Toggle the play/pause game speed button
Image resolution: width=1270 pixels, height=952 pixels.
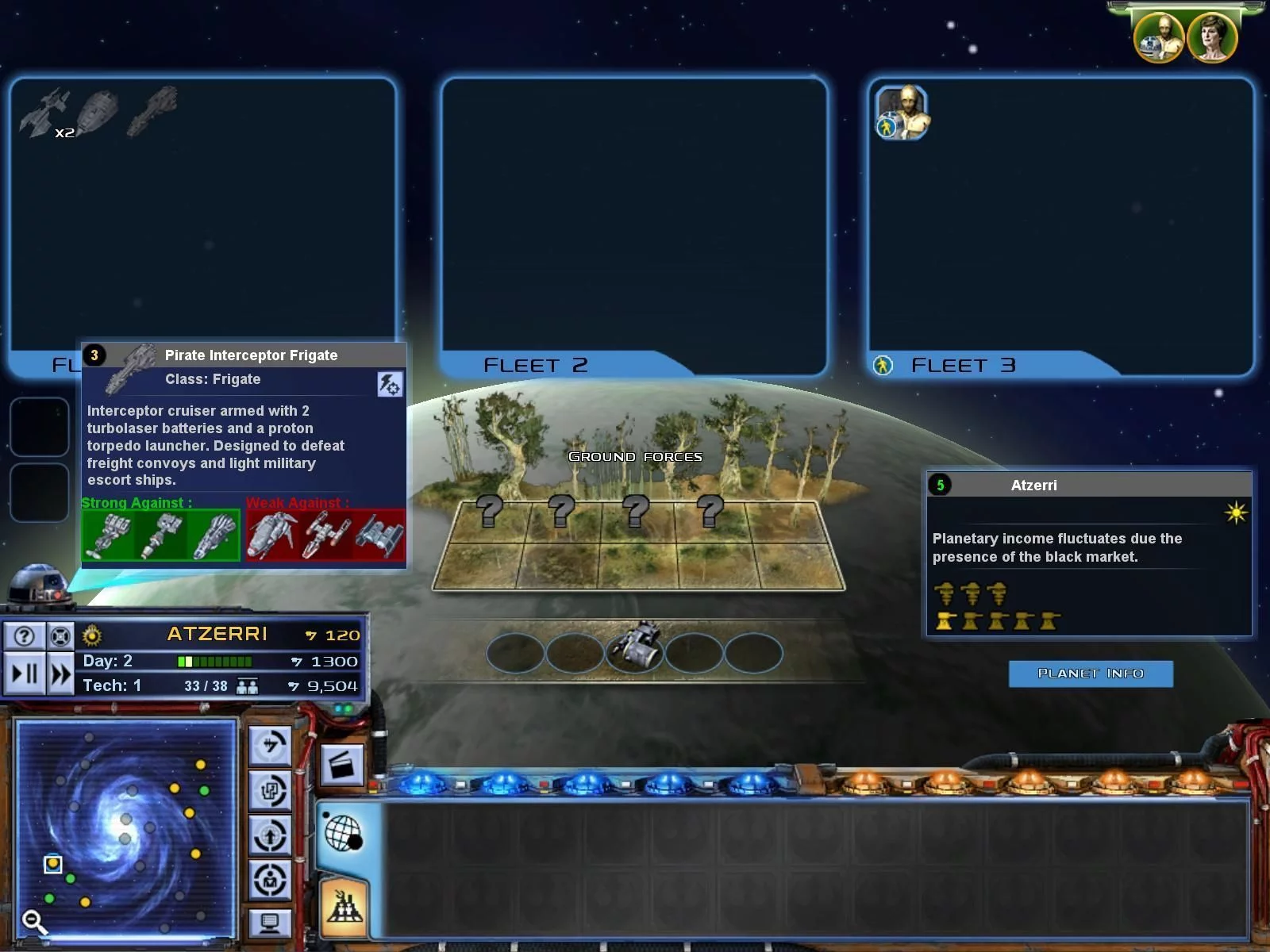click(25, 674)
